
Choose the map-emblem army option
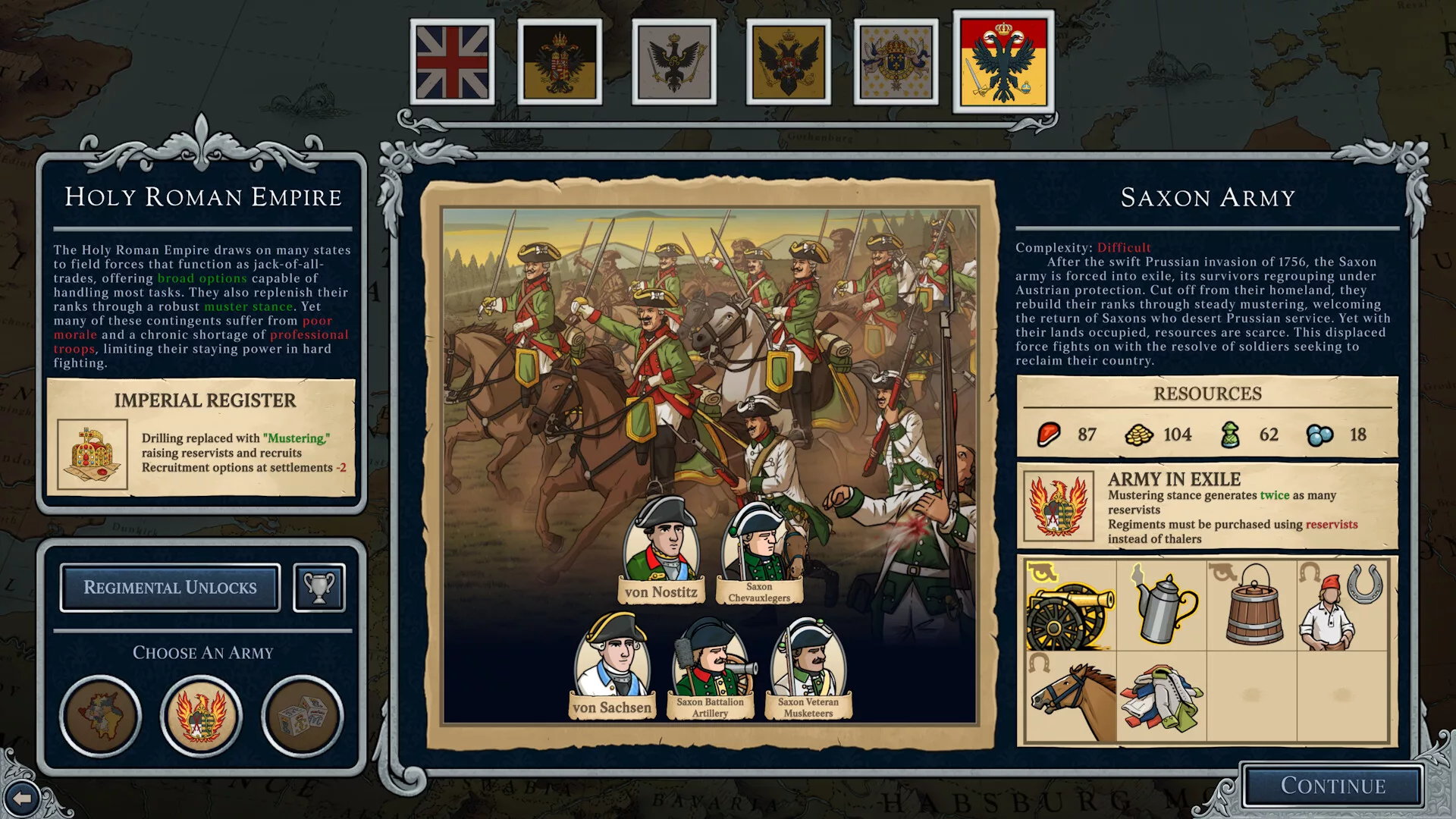100,716
